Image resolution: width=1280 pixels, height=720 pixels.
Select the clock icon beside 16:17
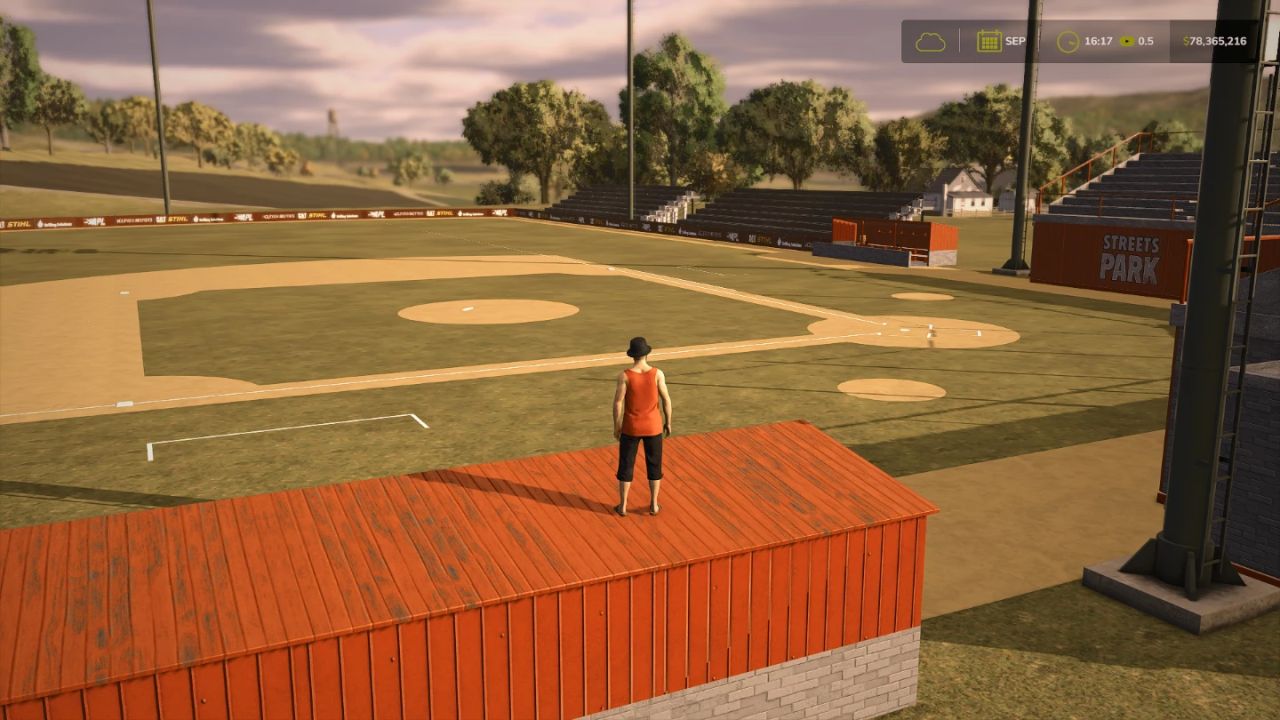(1068, 42)
